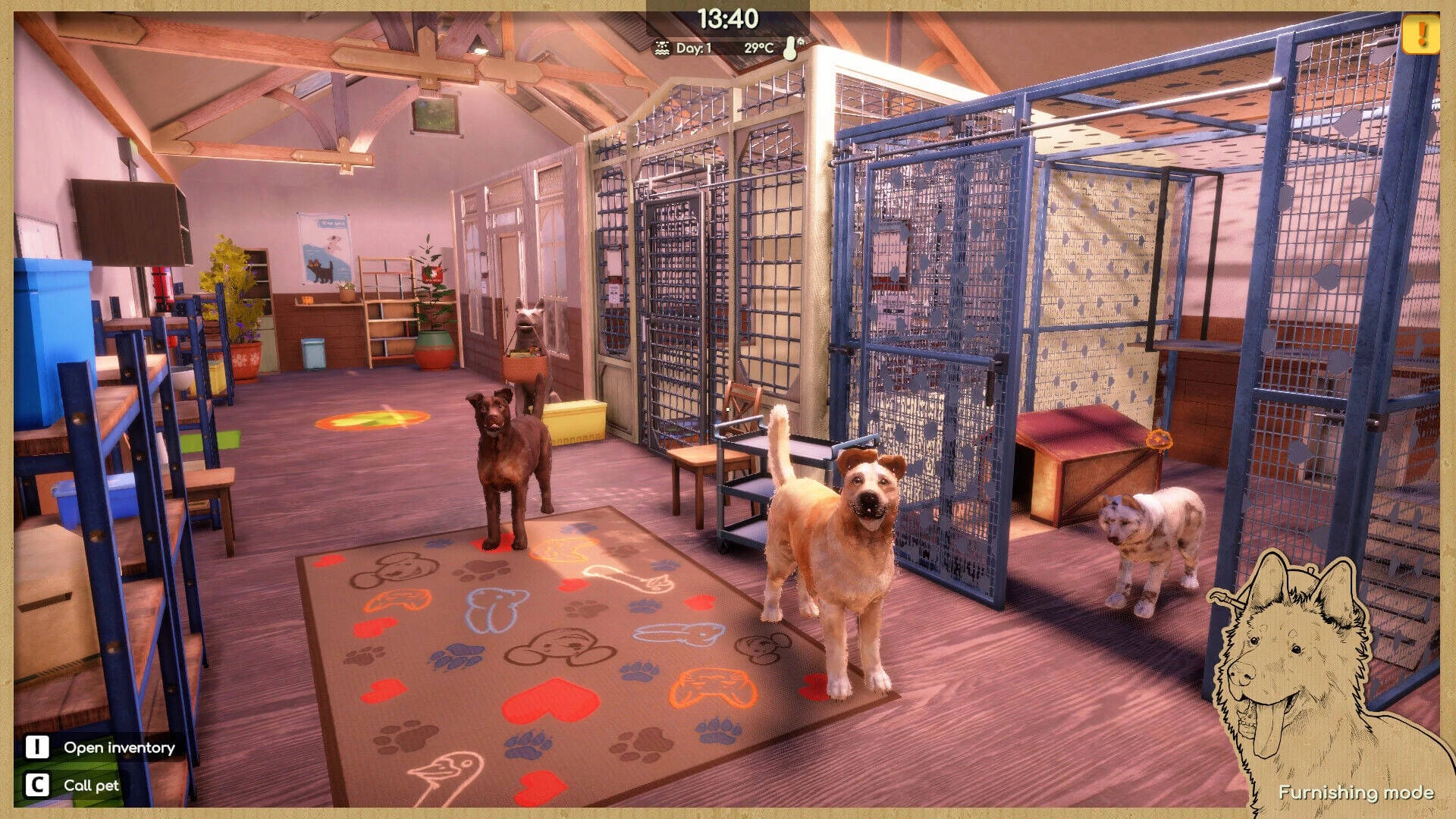Open the yellow exclamation mark alert
This screenshot has height=819, width=1456.
tap(1420, 34)
